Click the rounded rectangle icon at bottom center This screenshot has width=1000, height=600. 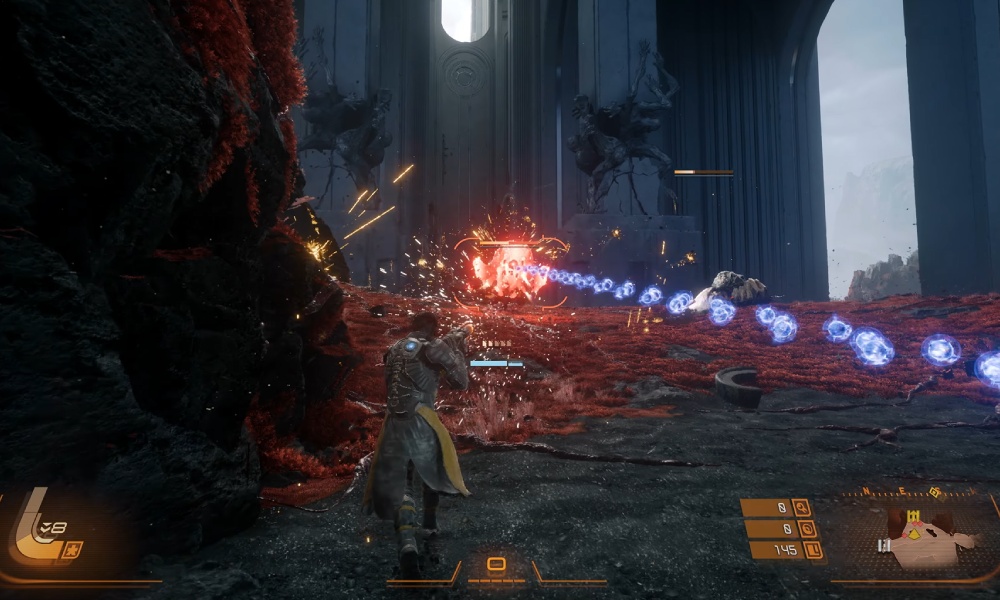click(495, 564)
